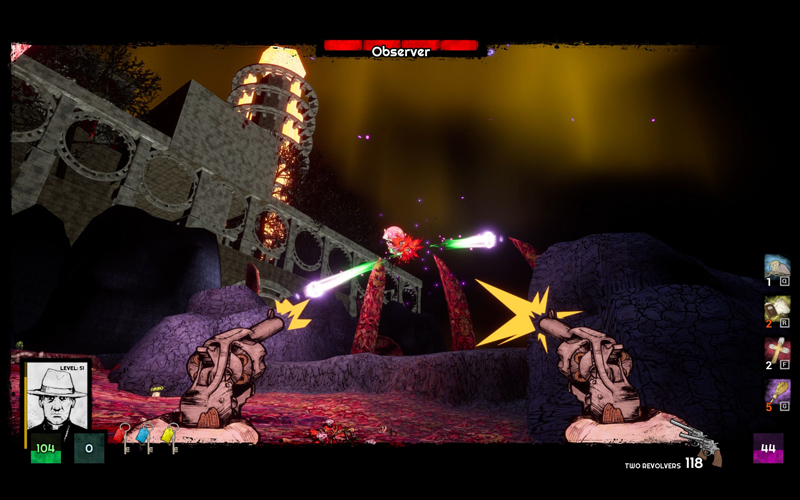Select the golden scepter item icon

(777, 391)
